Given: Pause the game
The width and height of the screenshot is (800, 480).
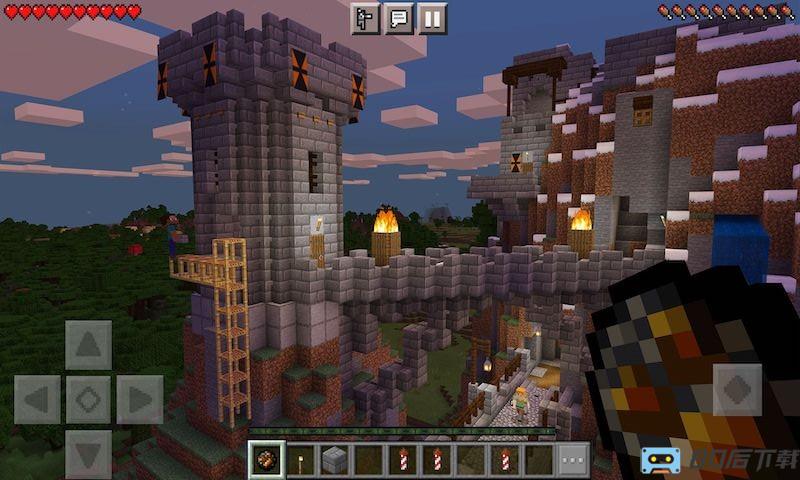Looking at the screenshot, I should (432, 18).
